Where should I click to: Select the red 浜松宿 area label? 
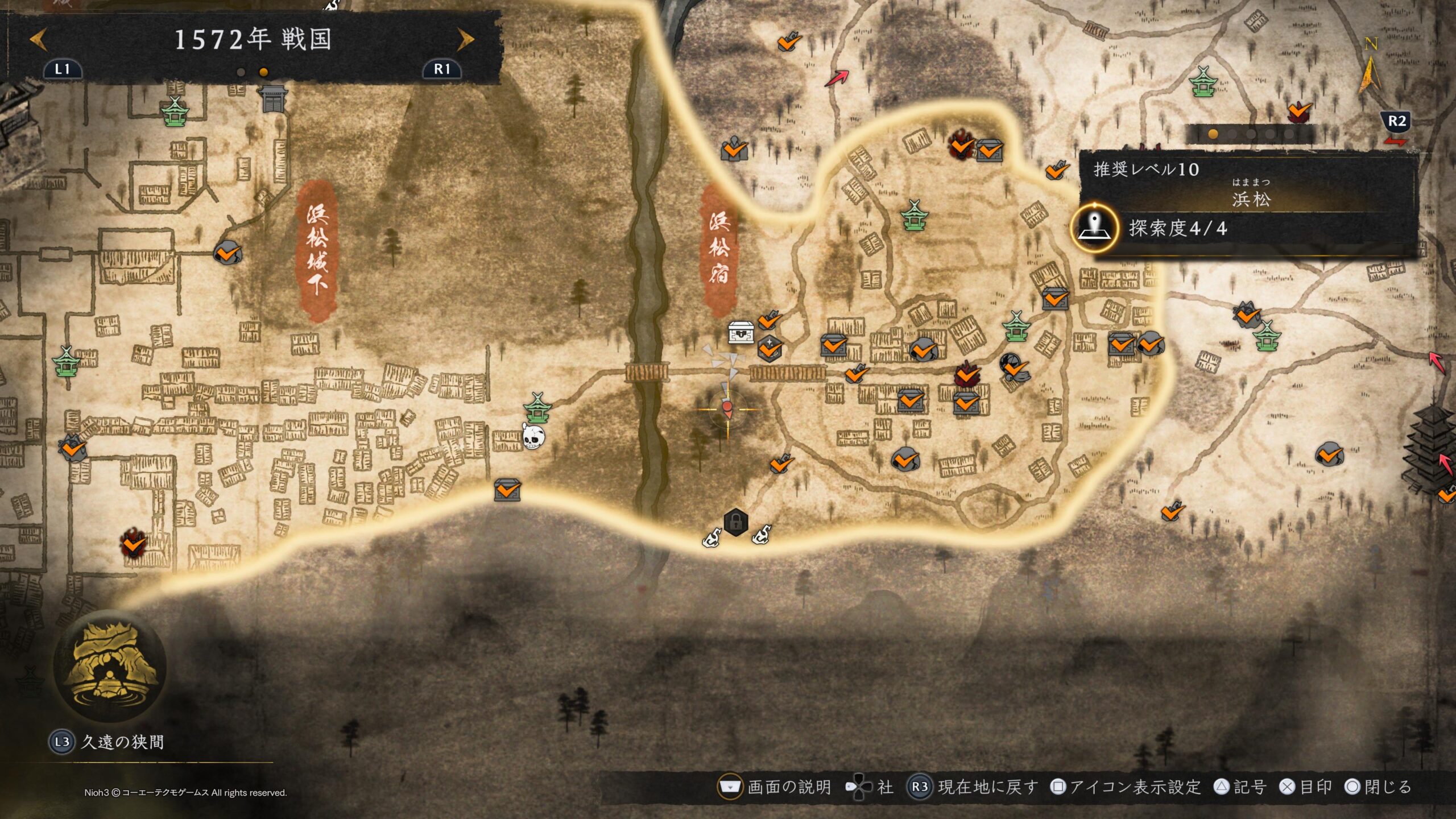pyautogui.click(x=719, y=249)
